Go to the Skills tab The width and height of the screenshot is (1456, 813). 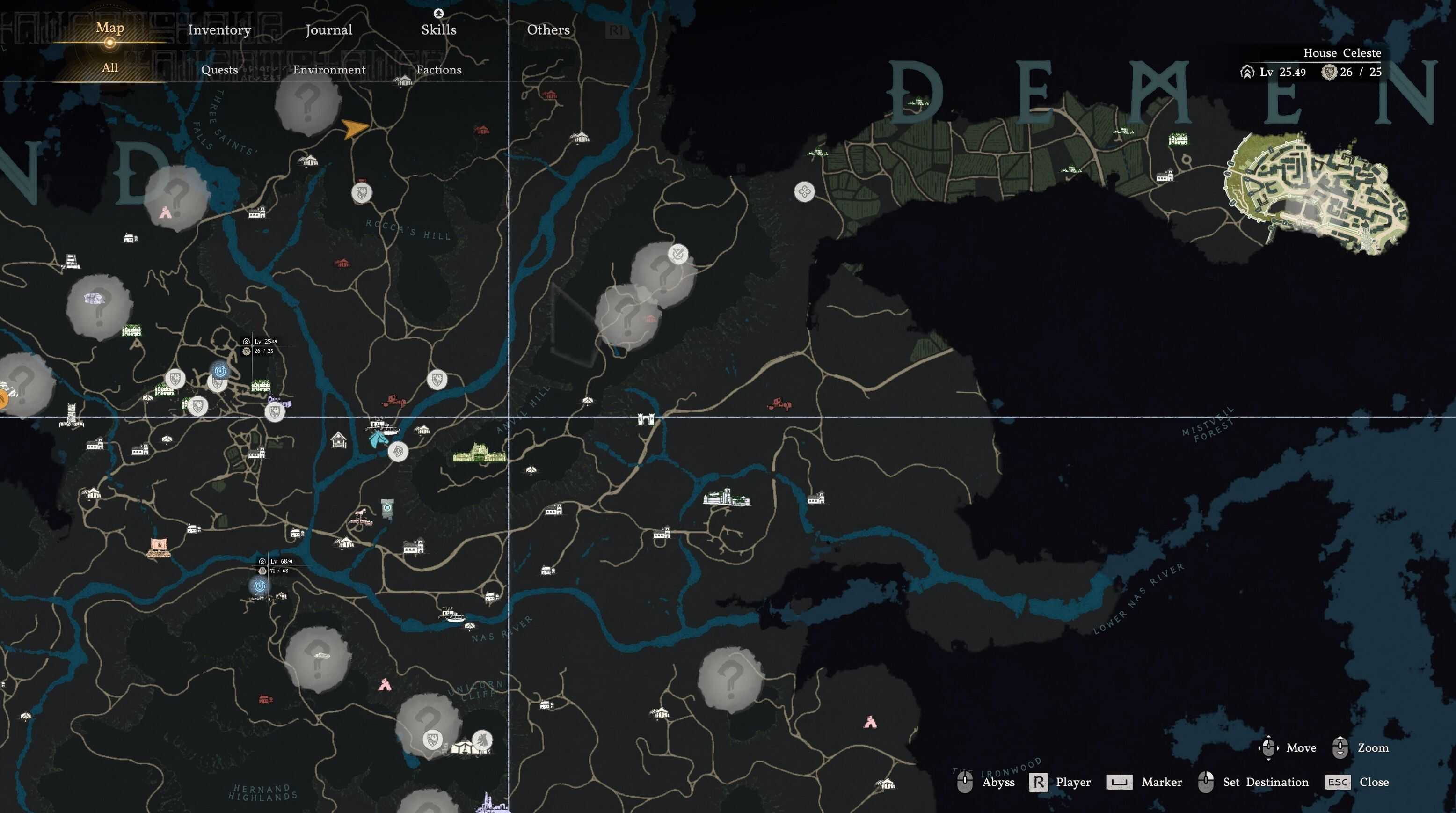coord(438,30)
